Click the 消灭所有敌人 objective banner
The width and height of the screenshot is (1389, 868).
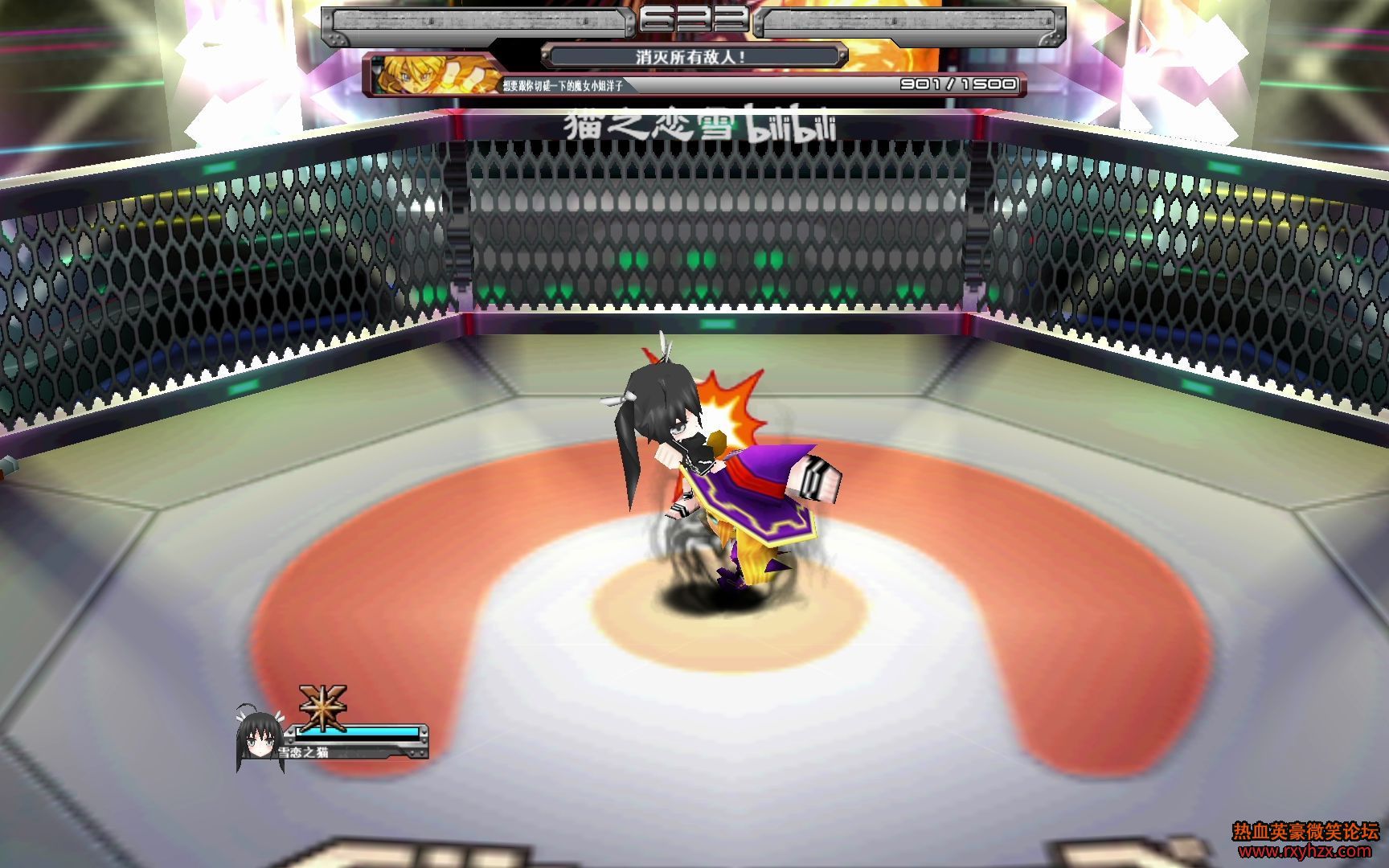(693, 57)
